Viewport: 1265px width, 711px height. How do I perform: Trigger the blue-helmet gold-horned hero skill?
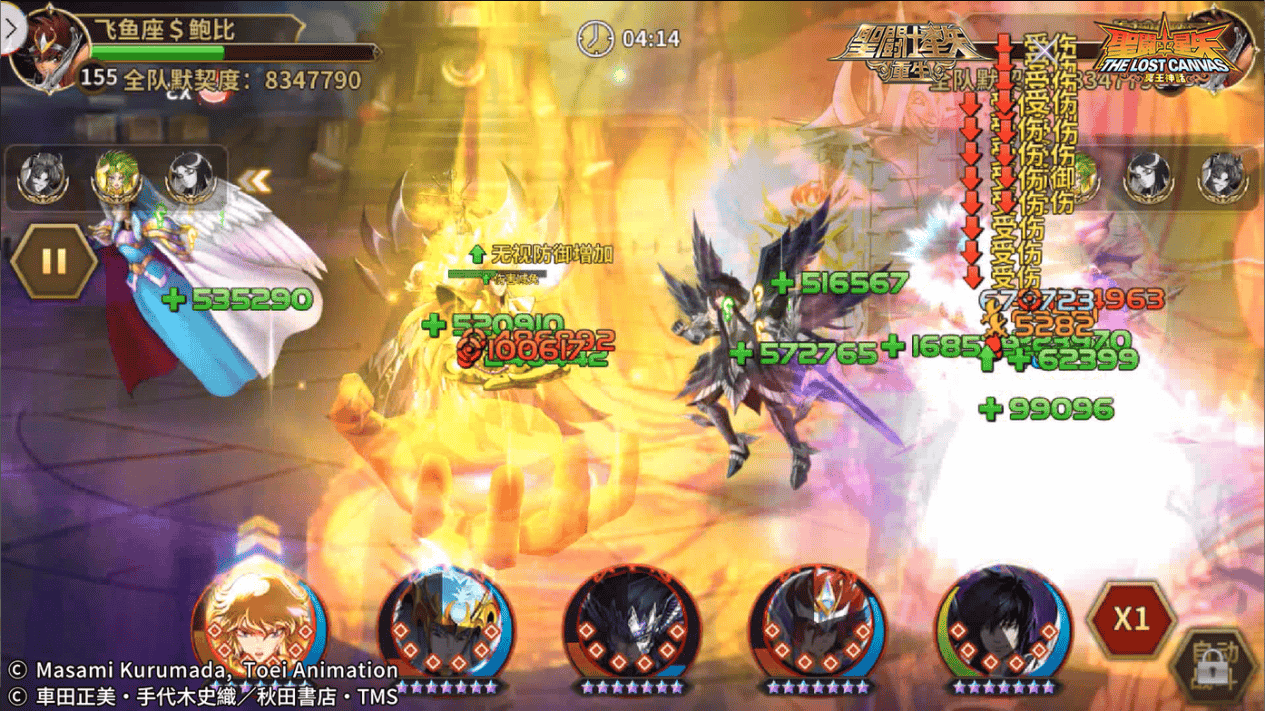(x=445, y=623)
